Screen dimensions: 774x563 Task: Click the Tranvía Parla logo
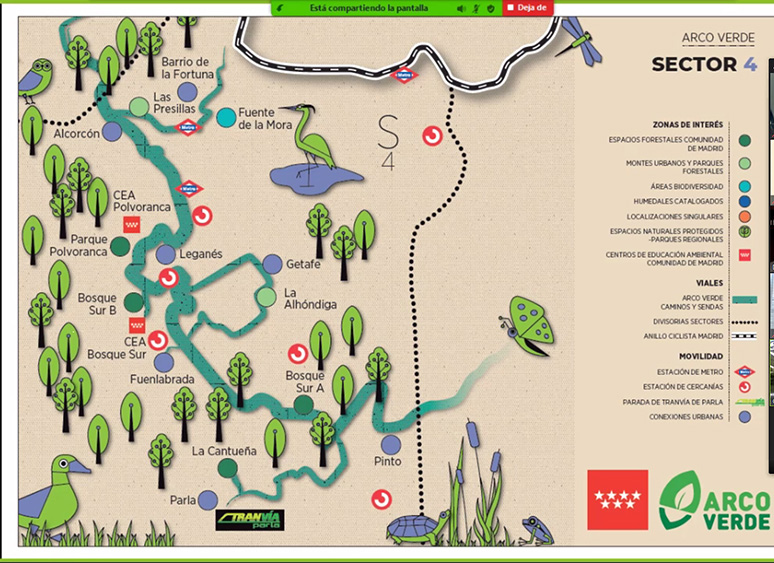pos(250,520)
